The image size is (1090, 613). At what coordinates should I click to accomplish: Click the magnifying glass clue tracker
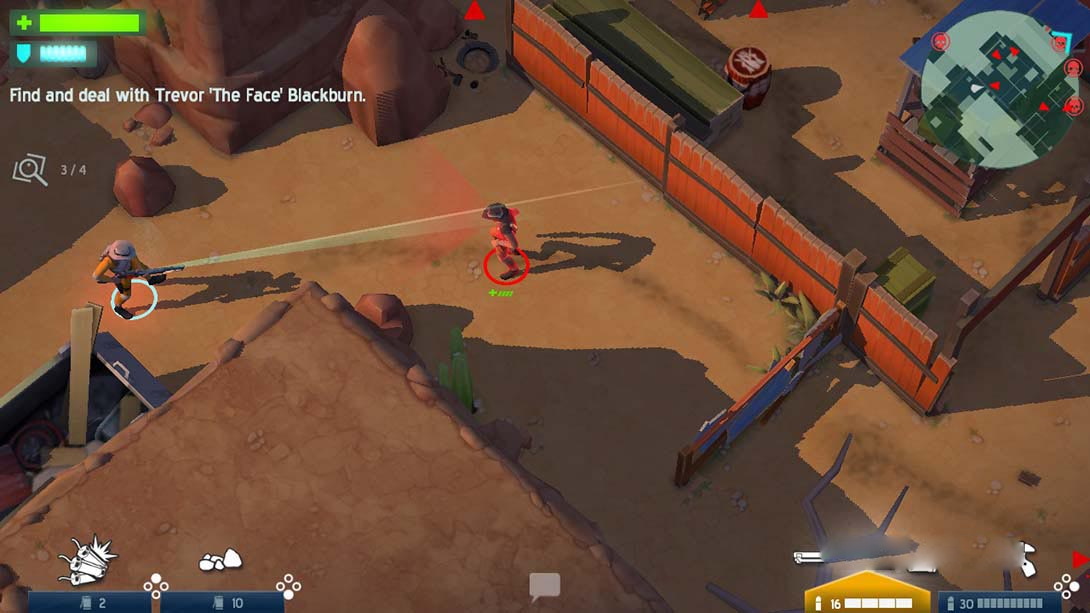(x=30, y=170)
